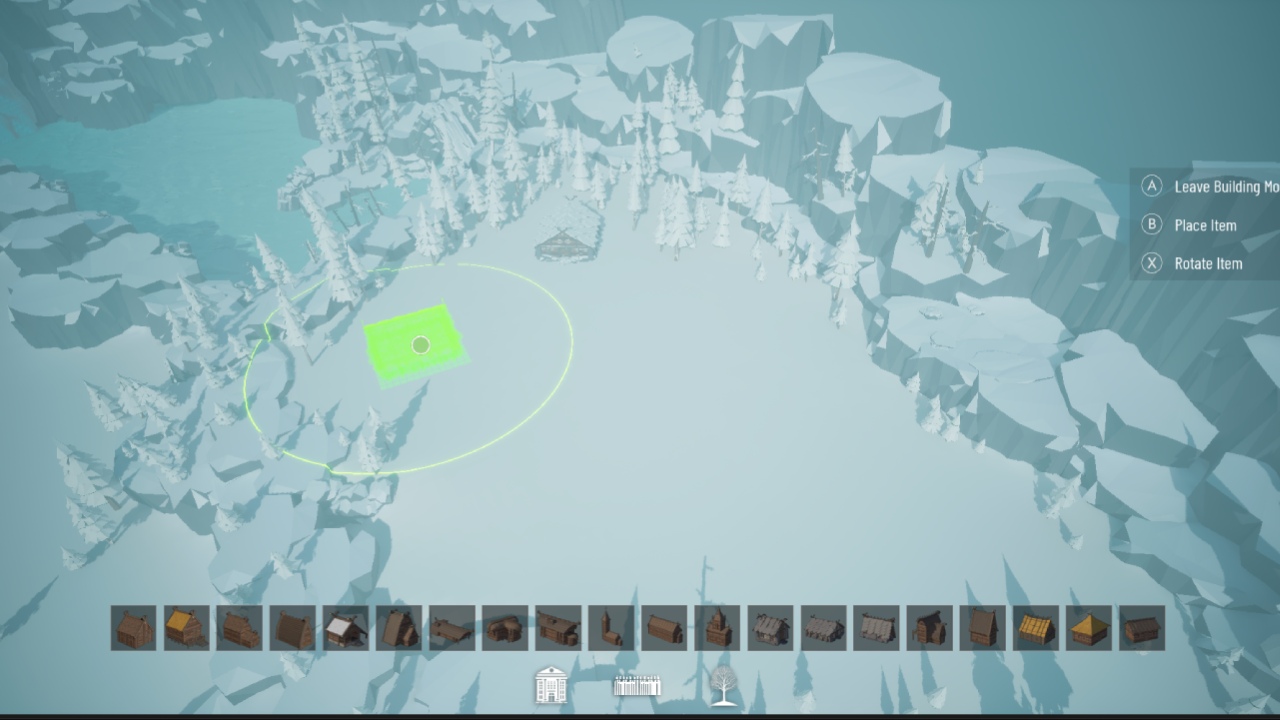
Task: Select the yellow-roofed longhouse icon
Action: [x=185, y=630]
